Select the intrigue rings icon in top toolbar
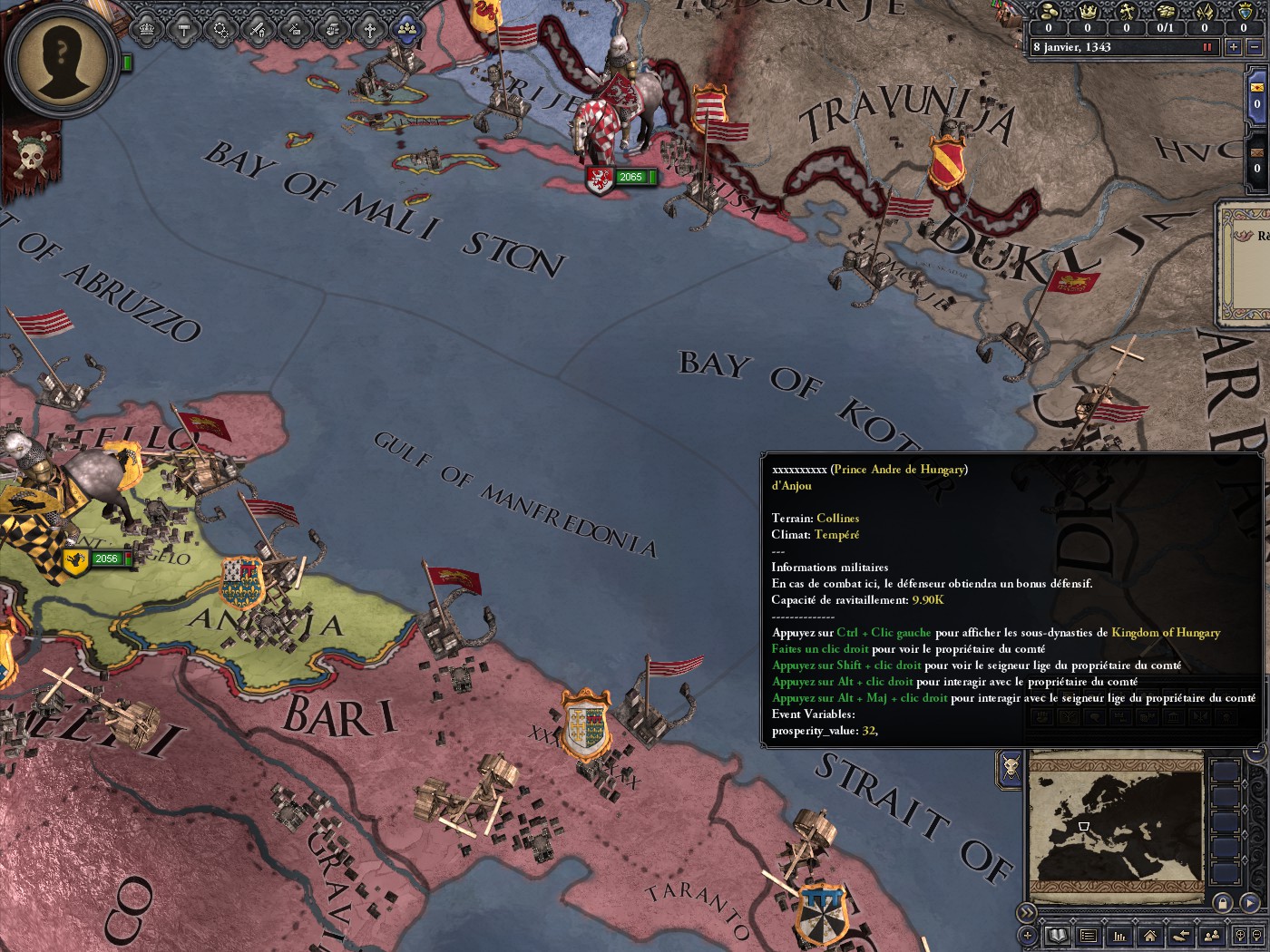The image size is (1270, 952). [x=220, y=29]
